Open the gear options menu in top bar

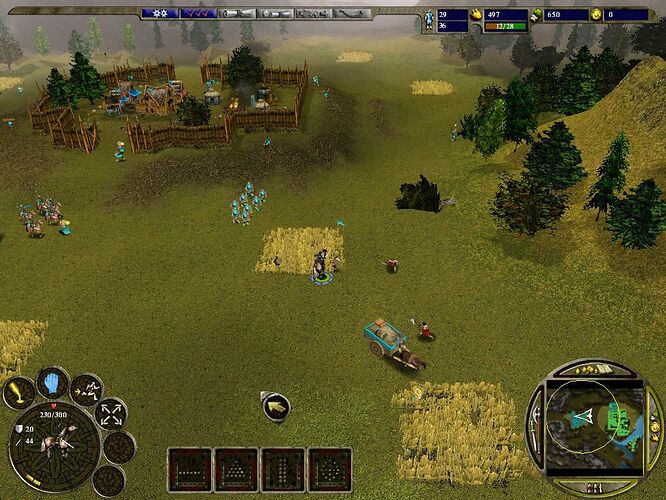pos(158,13)
